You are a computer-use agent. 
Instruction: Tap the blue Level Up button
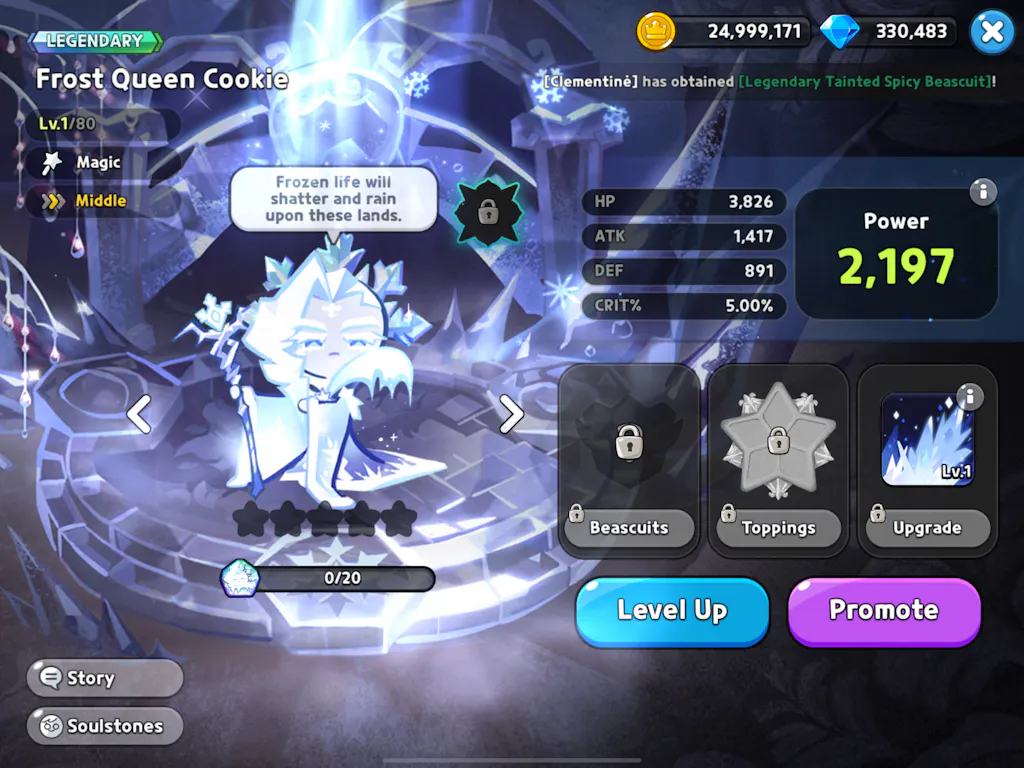pos(672,611)
